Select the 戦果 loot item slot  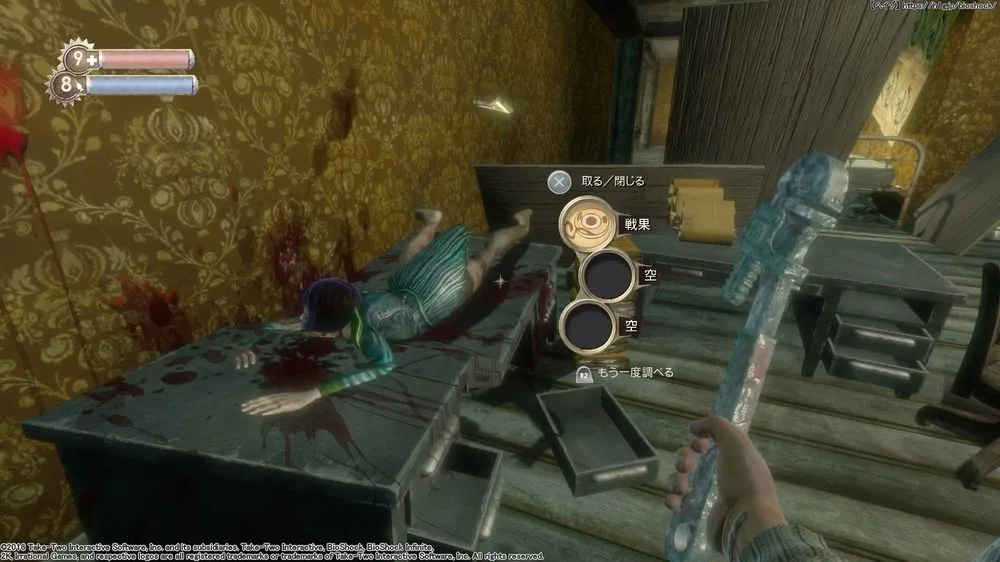(586, 224)
